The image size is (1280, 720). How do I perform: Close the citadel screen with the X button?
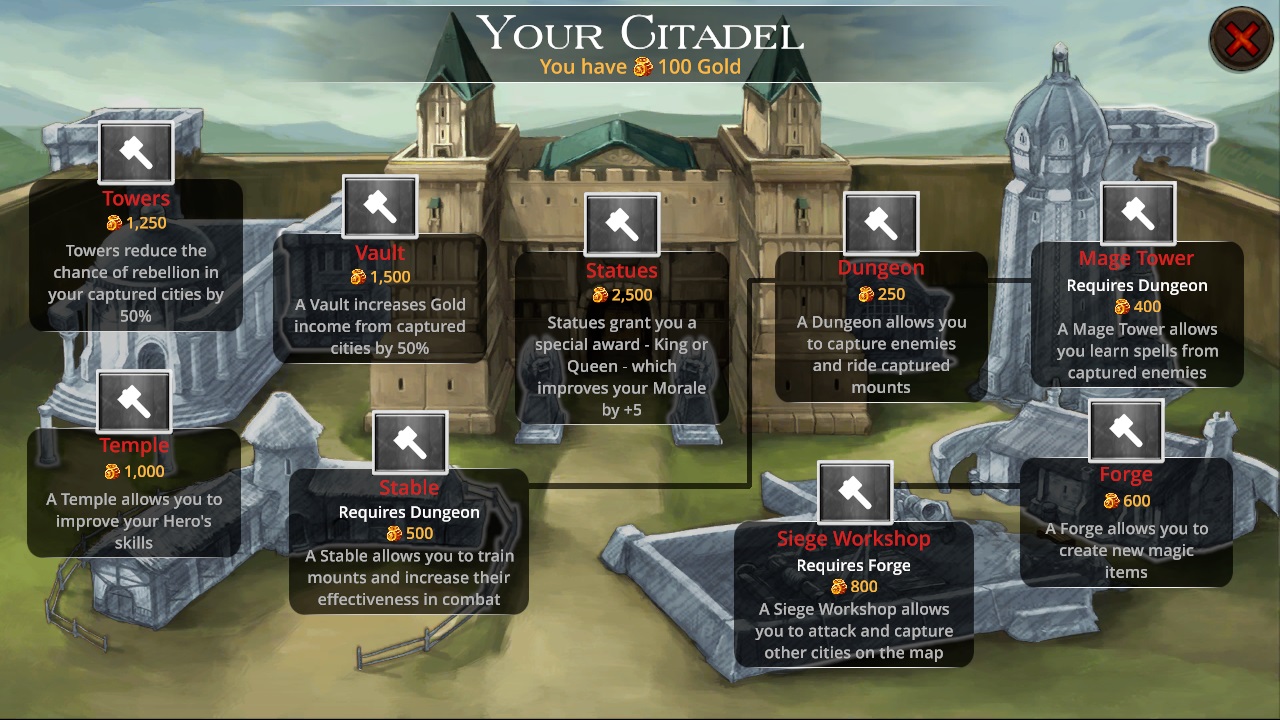coord(1241,39)
